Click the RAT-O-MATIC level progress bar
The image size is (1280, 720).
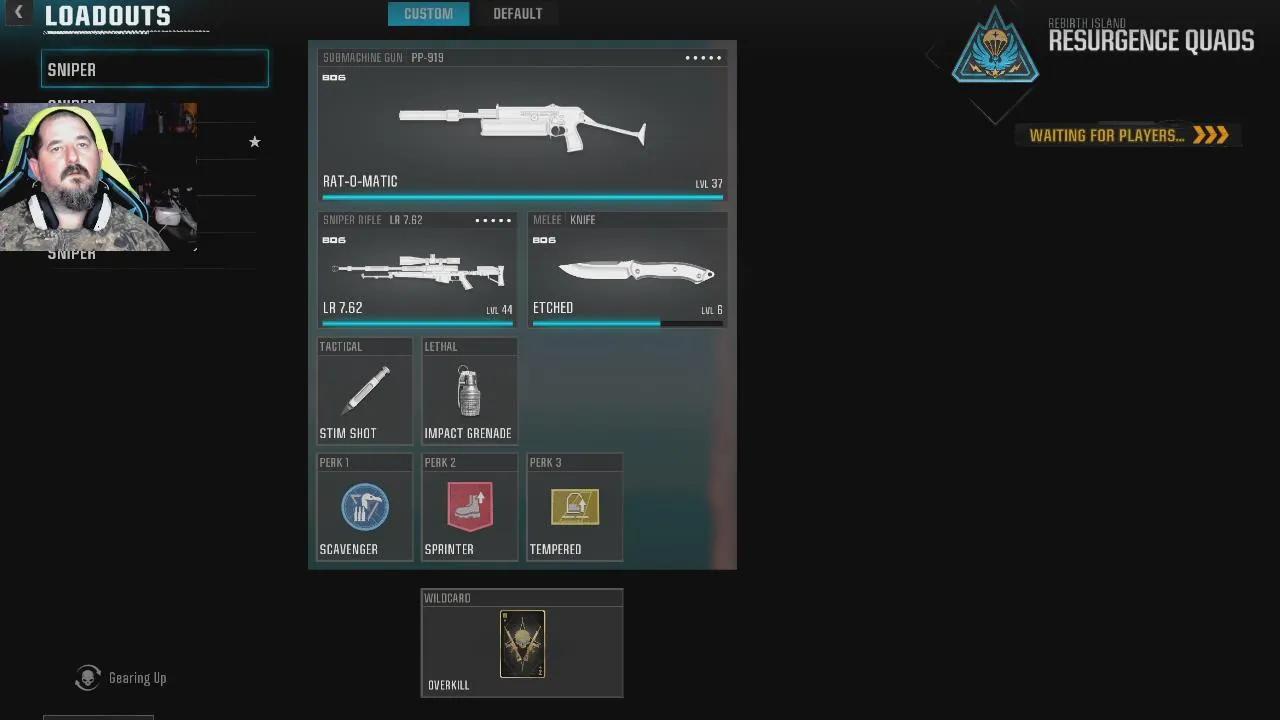522,196
